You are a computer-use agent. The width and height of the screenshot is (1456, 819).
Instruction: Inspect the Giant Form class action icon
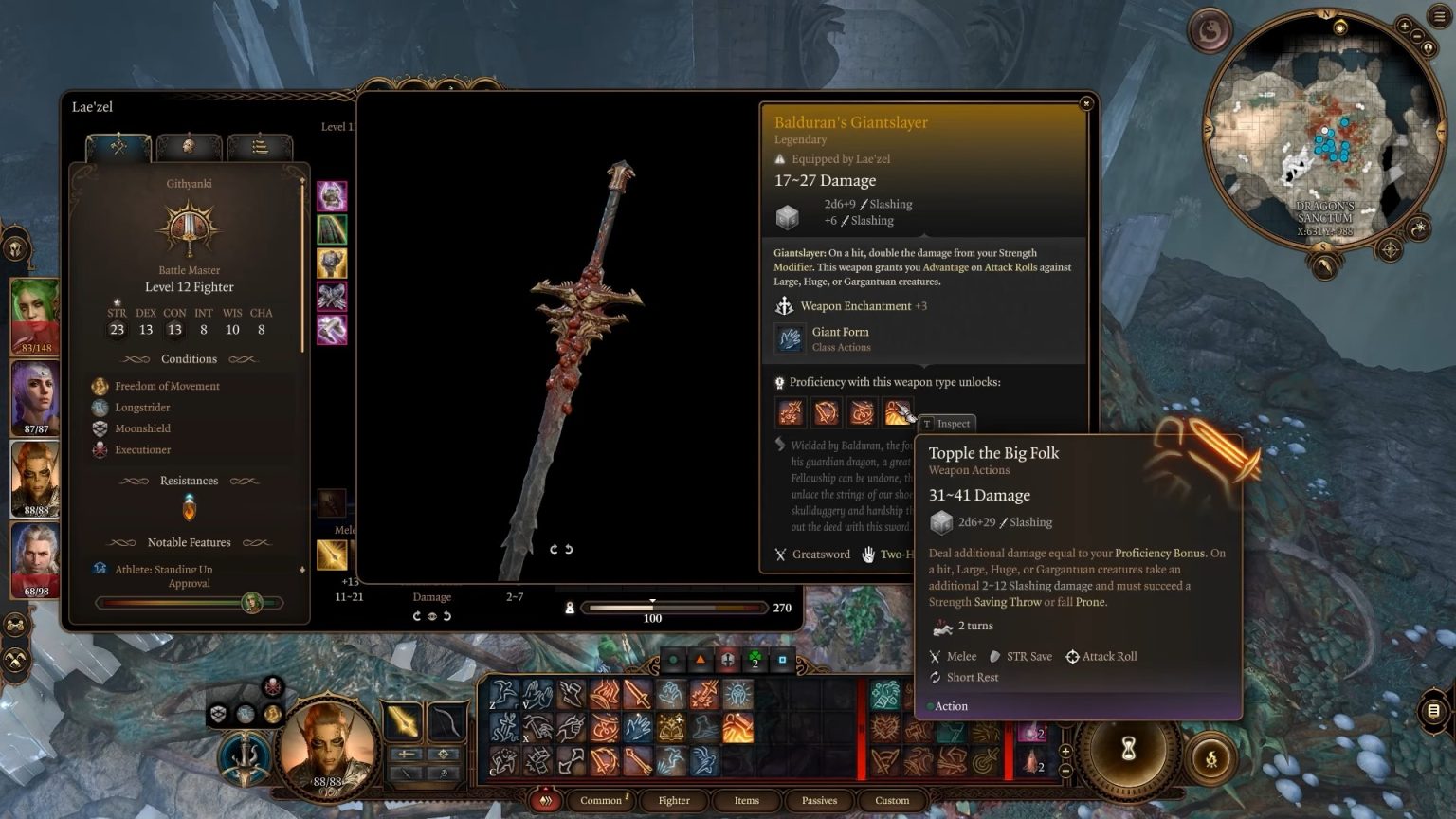tap(789, 338)
